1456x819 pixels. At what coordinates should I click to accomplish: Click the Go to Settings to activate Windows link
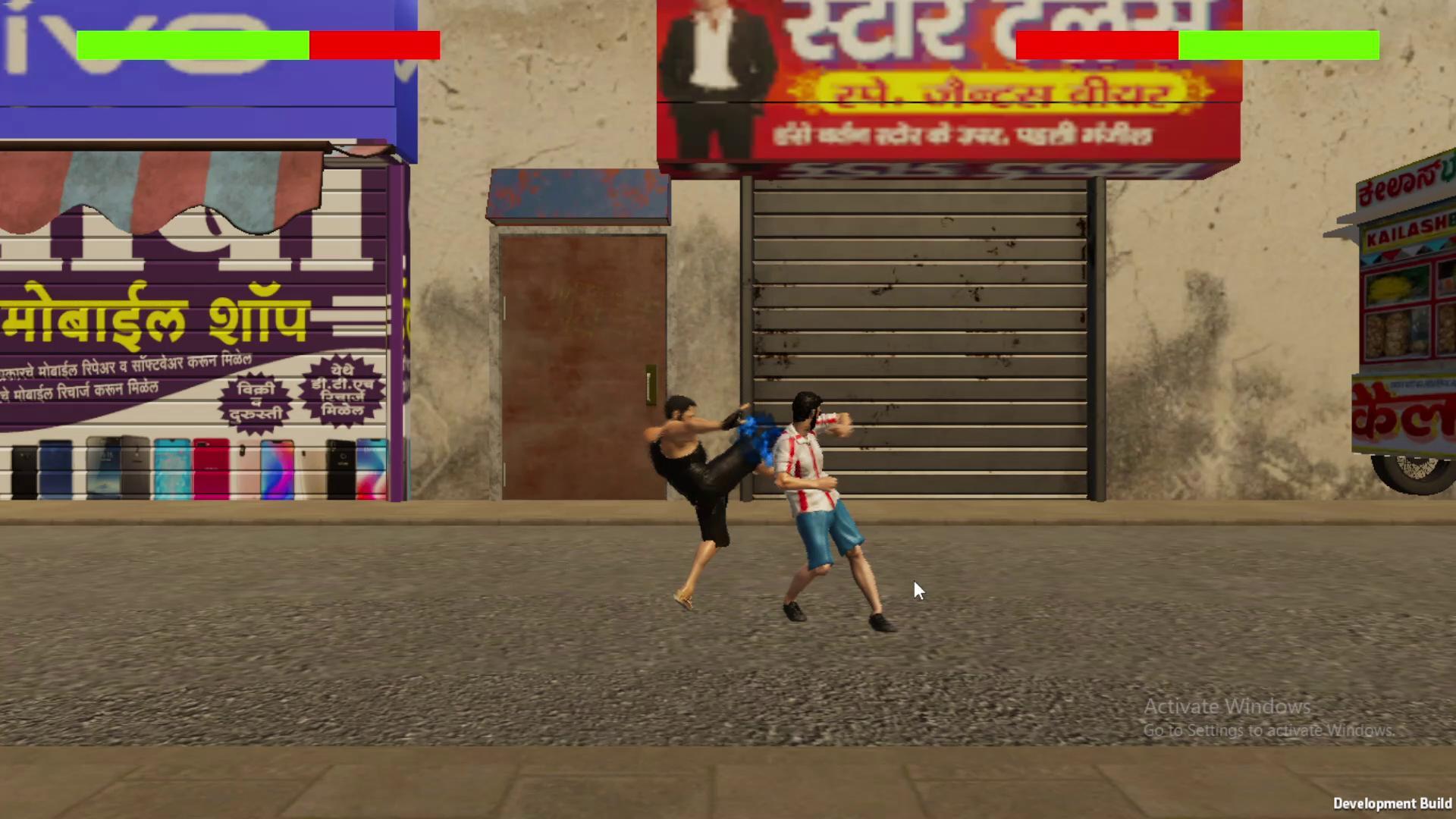[x=1268, y=731]
